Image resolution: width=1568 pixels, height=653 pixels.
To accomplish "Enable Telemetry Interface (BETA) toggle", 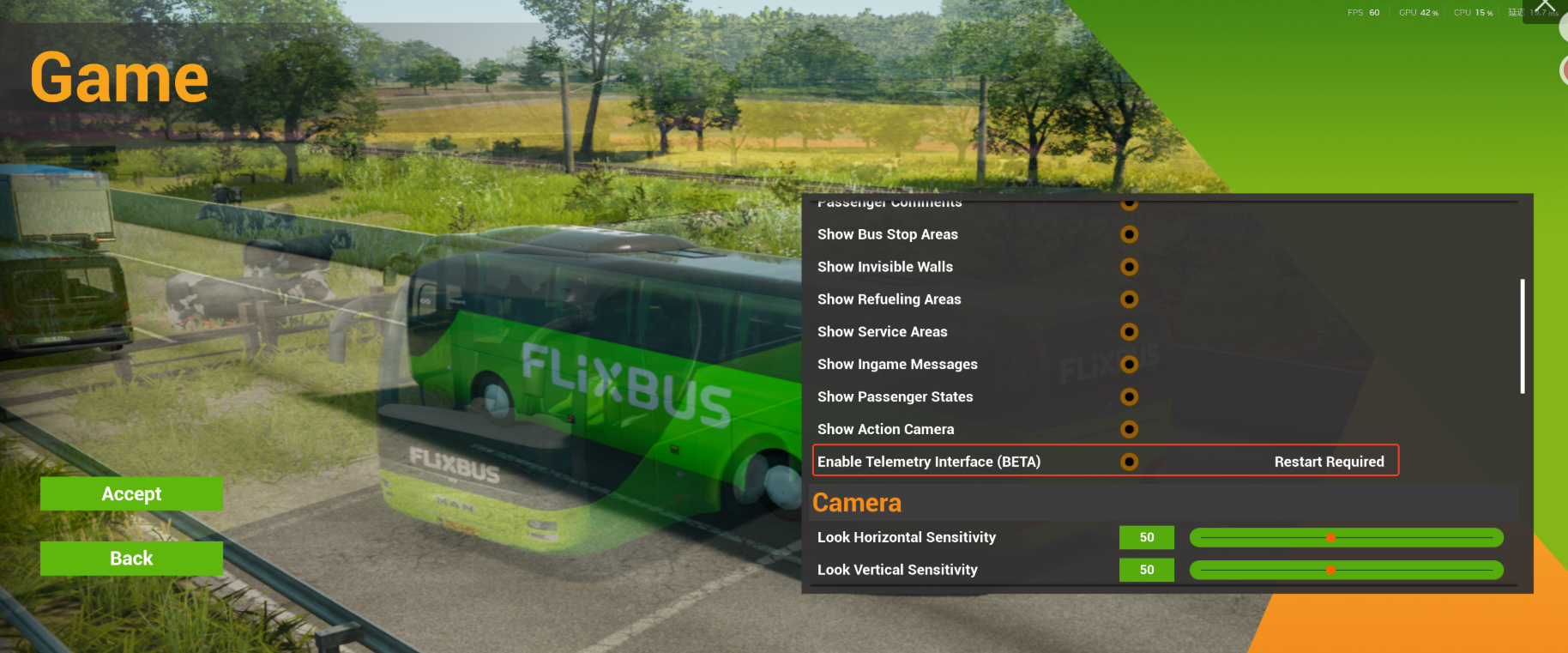I will (1130, 462).
